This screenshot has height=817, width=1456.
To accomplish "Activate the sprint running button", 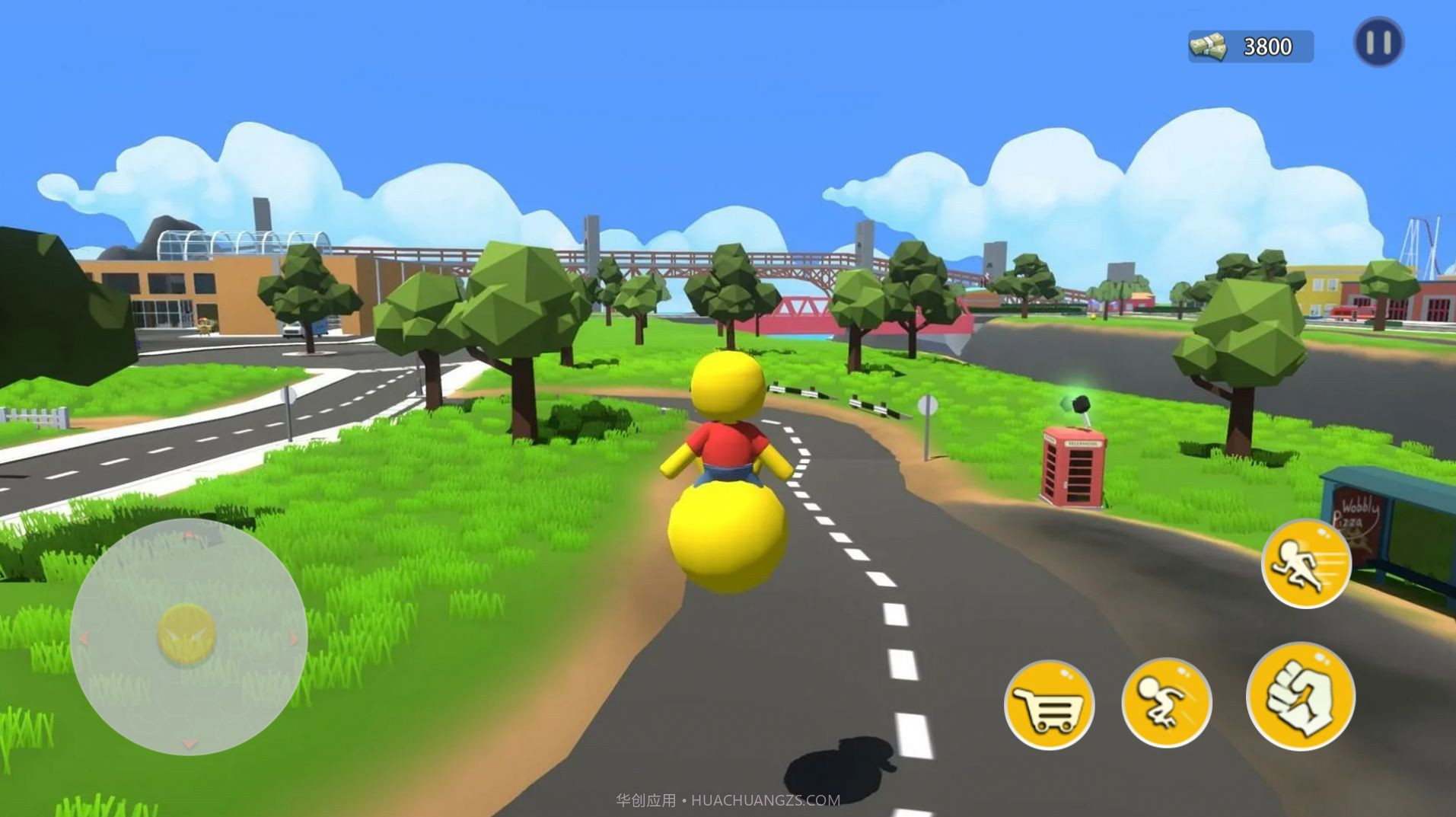I will click(1306, 564).
